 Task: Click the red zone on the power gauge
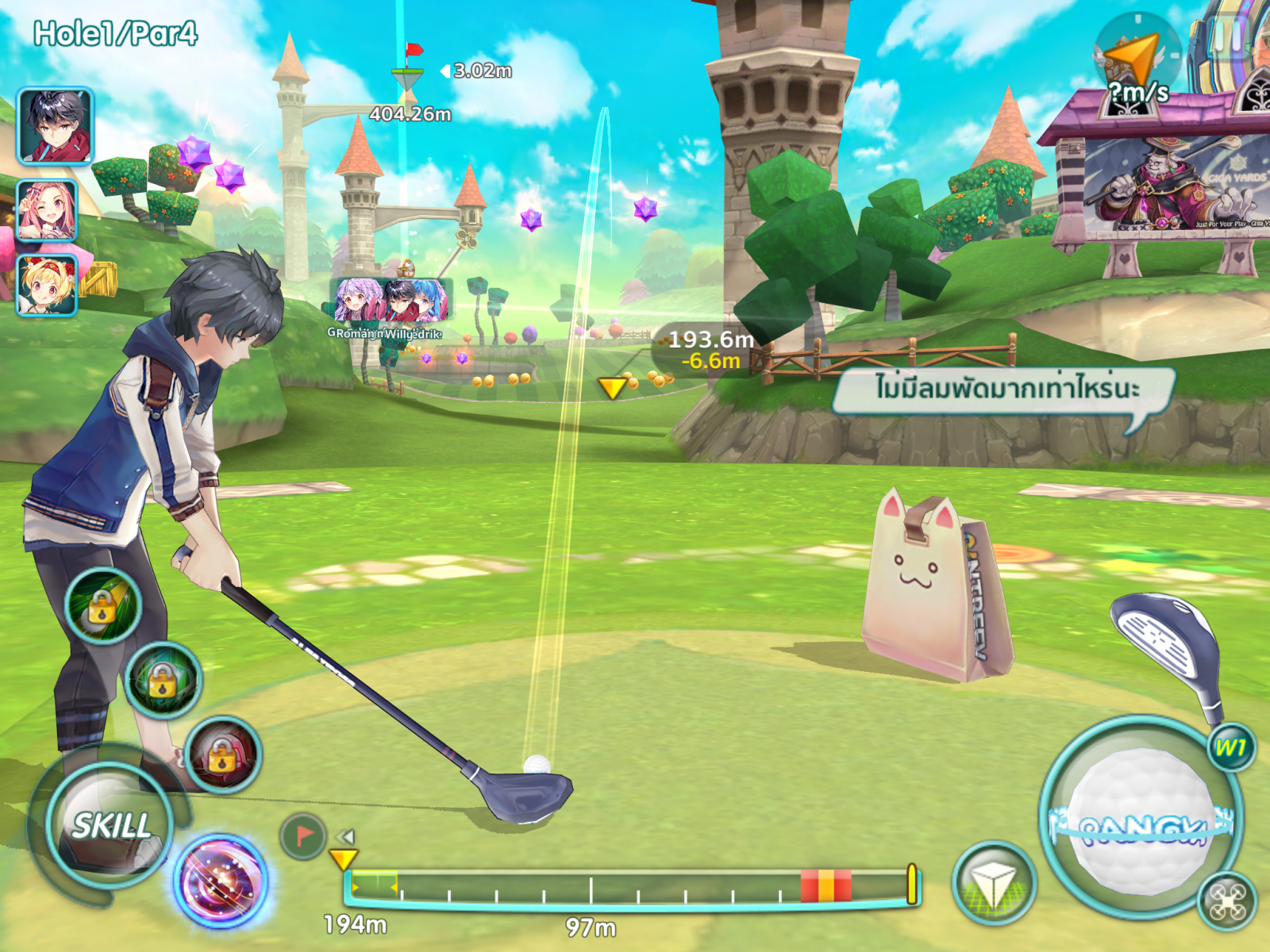[x=825, y=885]
